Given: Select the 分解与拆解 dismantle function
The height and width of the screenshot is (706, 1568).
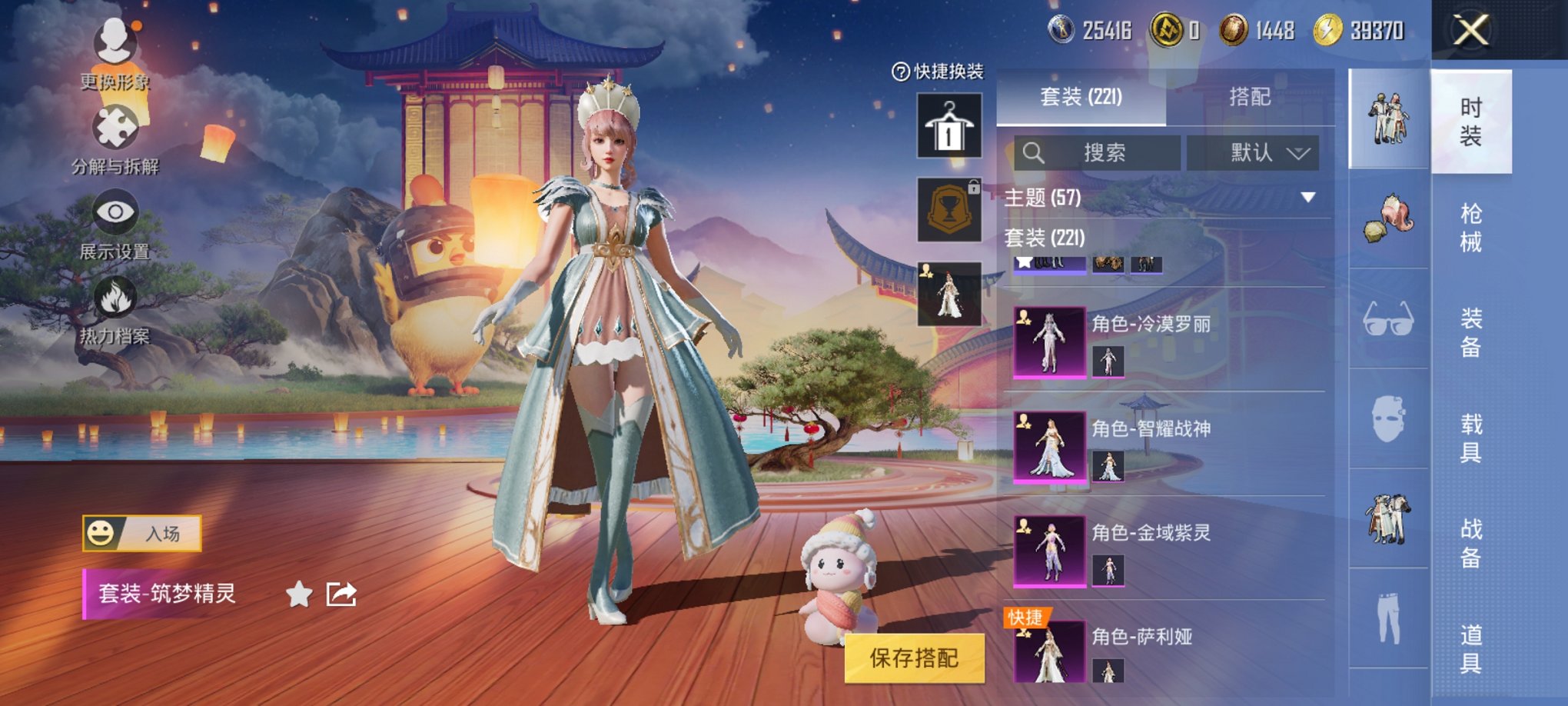Looking at the screenshot, I should pyautogui.click(x=114, y=131).
